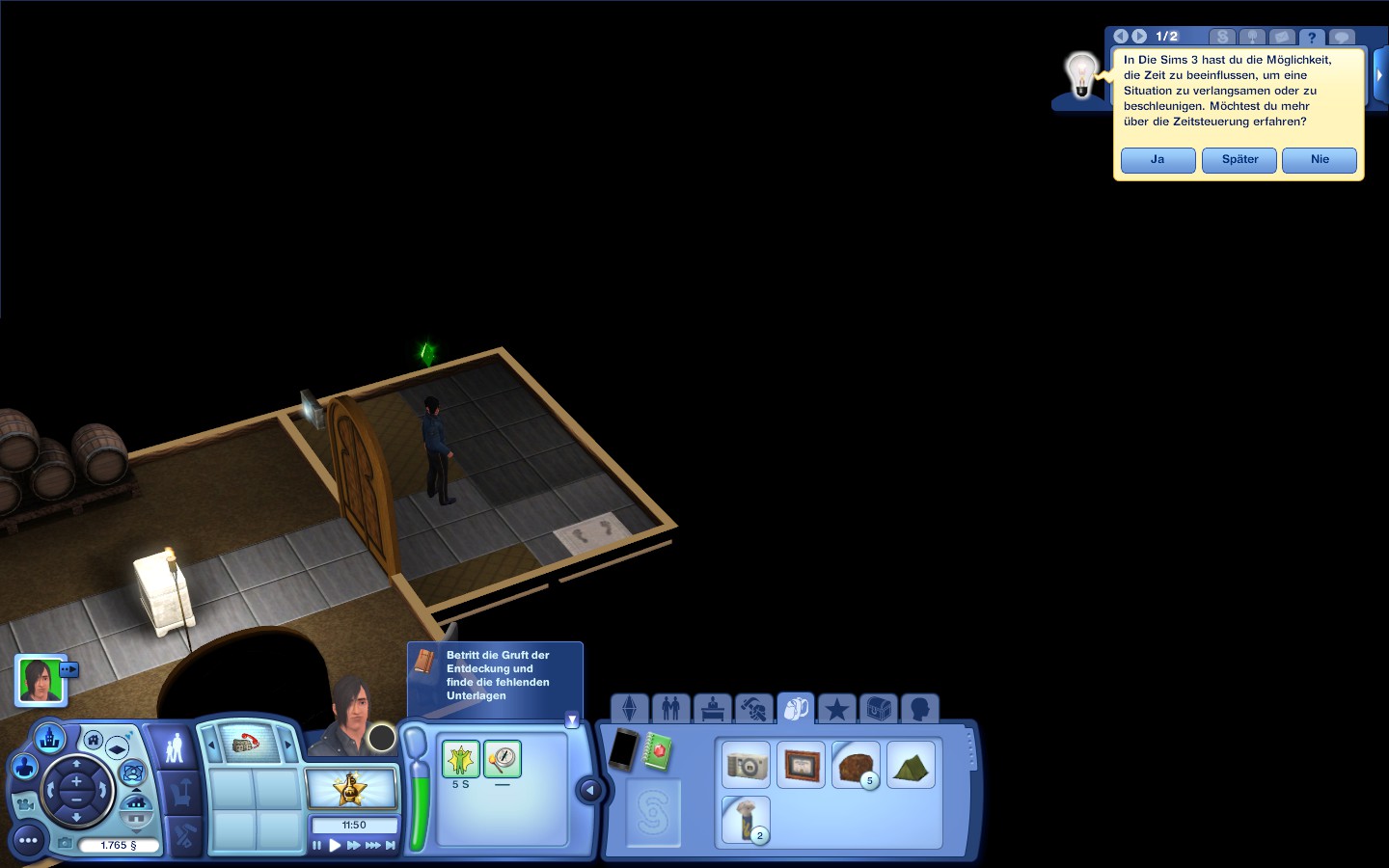Go to the next notification arrow
The image size is (1389, 868).
(1139, 37)
